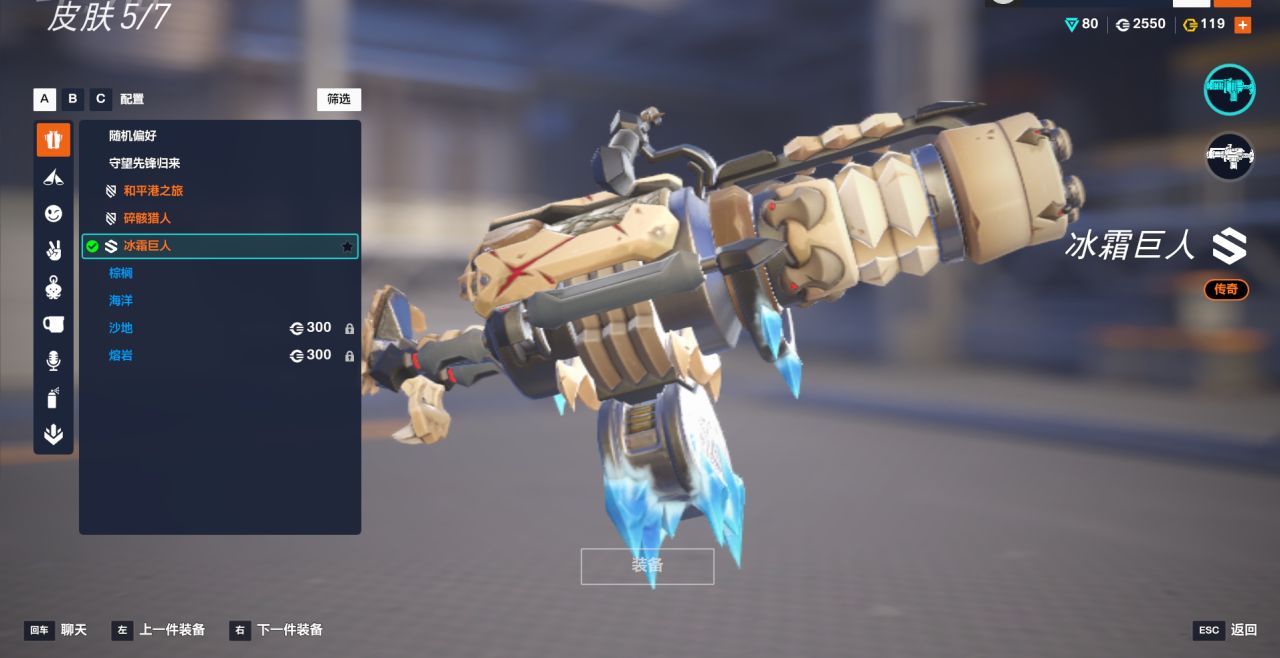This screenshot has width=1280, height=658.
Task: Toggle the favorite star on 冰霜巨人
Action: pos(347,246)
